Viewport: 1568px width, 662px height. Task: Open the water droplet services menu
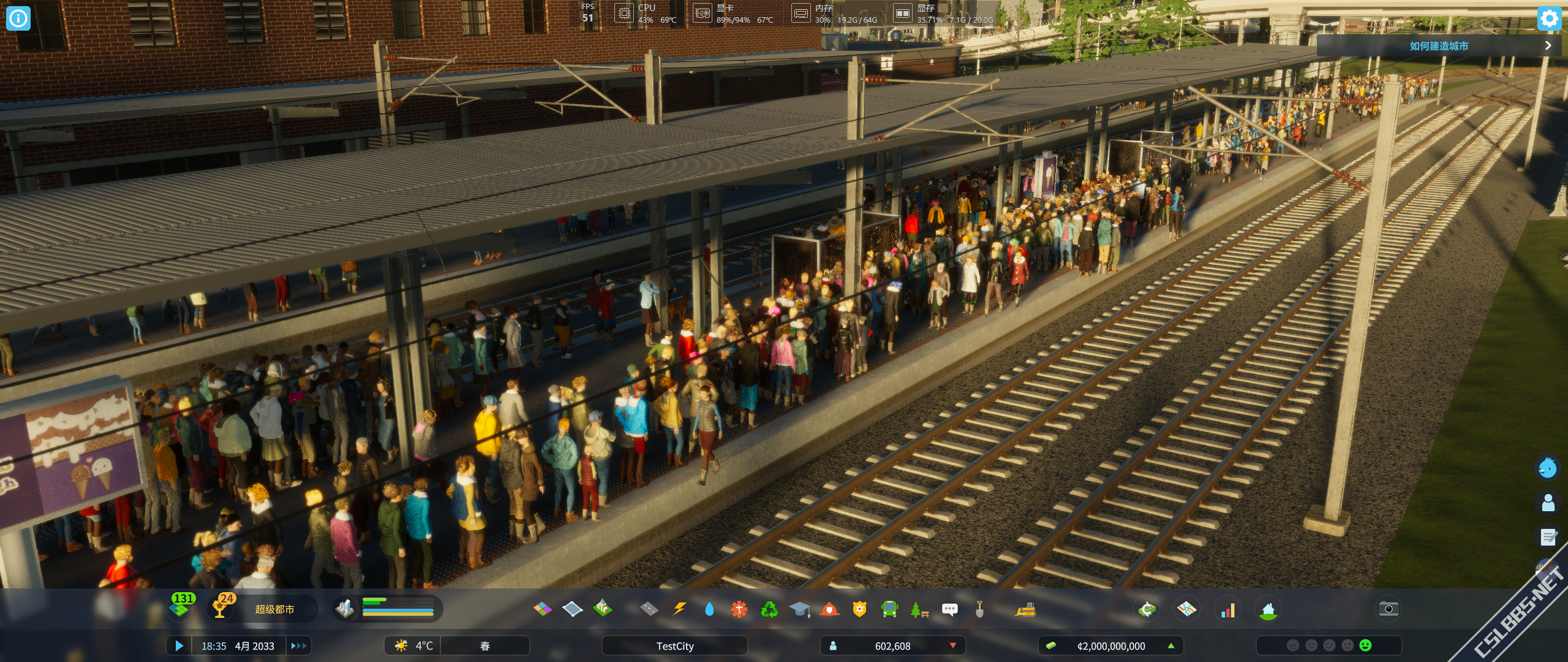709,609
